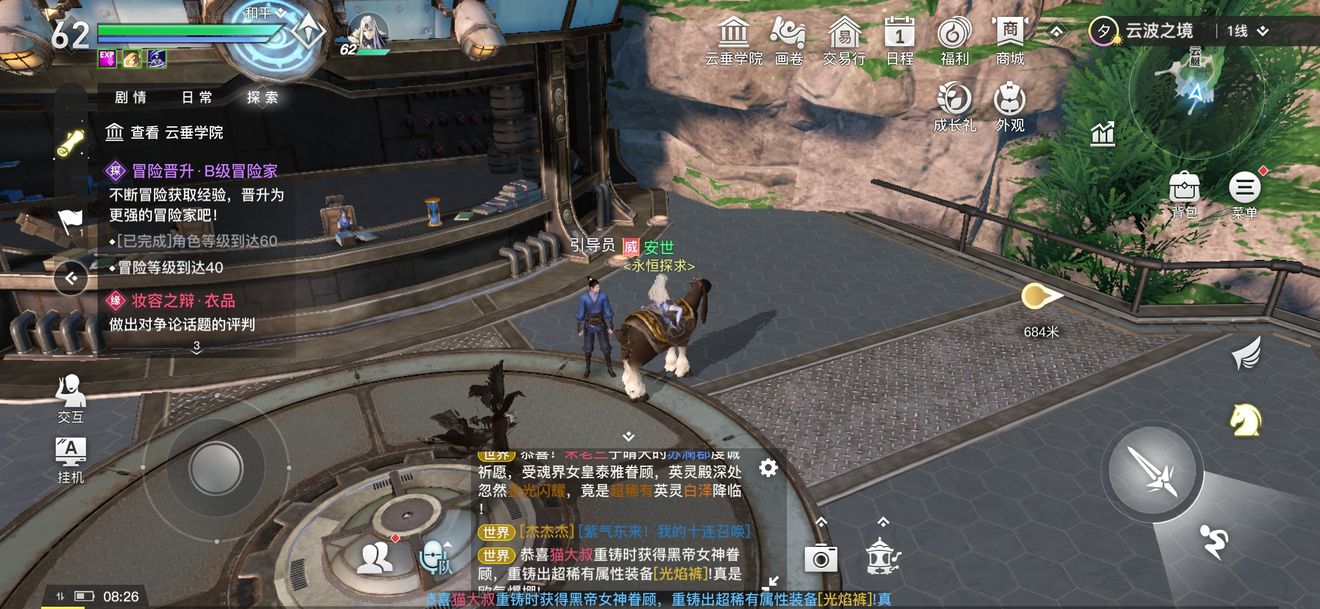Open chat settings gear icon
This screenshot has height=609, width=1320.
pyautogui.click(x=768, y=468)
